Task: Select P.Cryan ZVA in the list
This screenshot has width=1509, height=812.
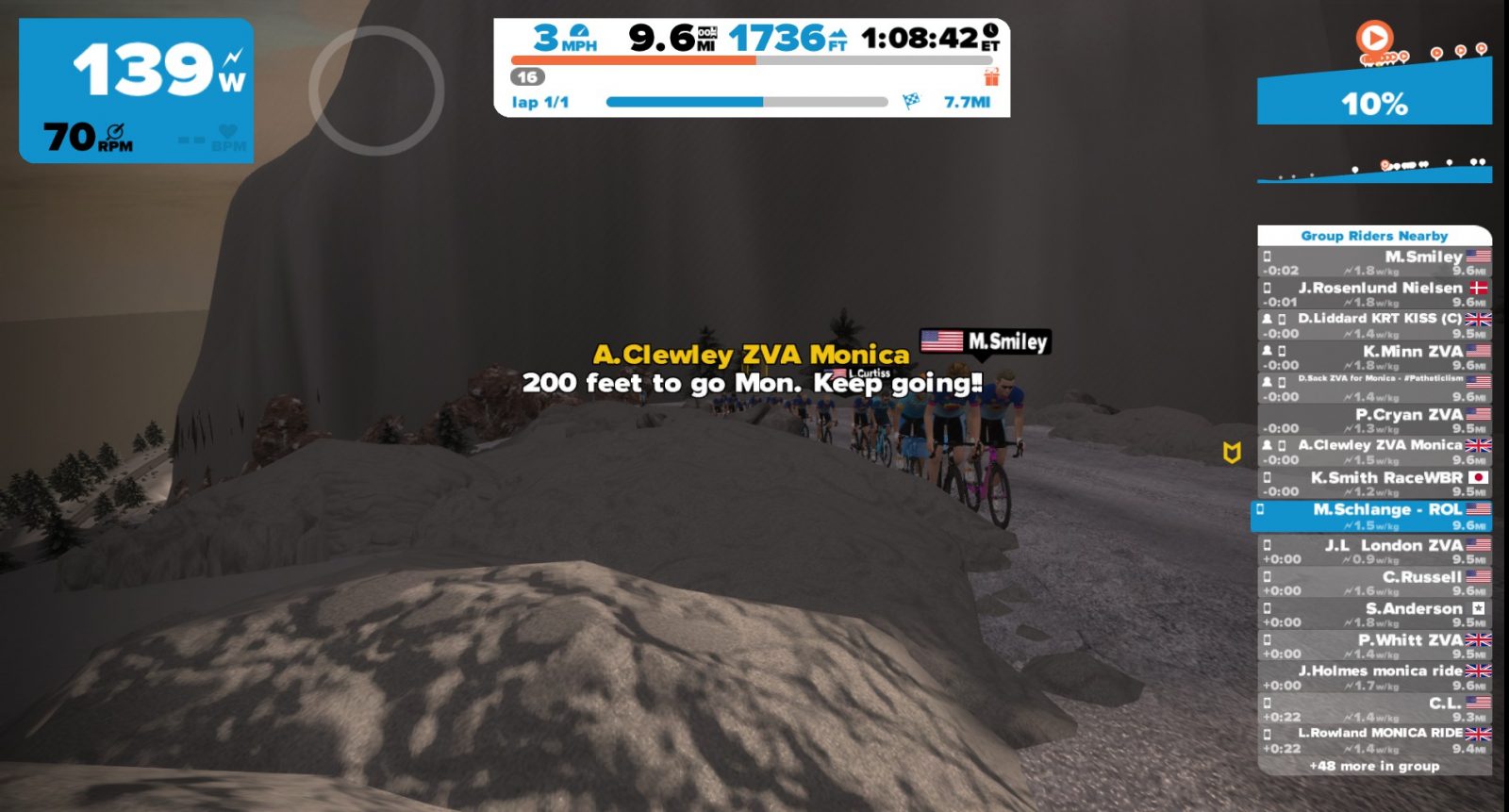Action: coord(1374,421)
